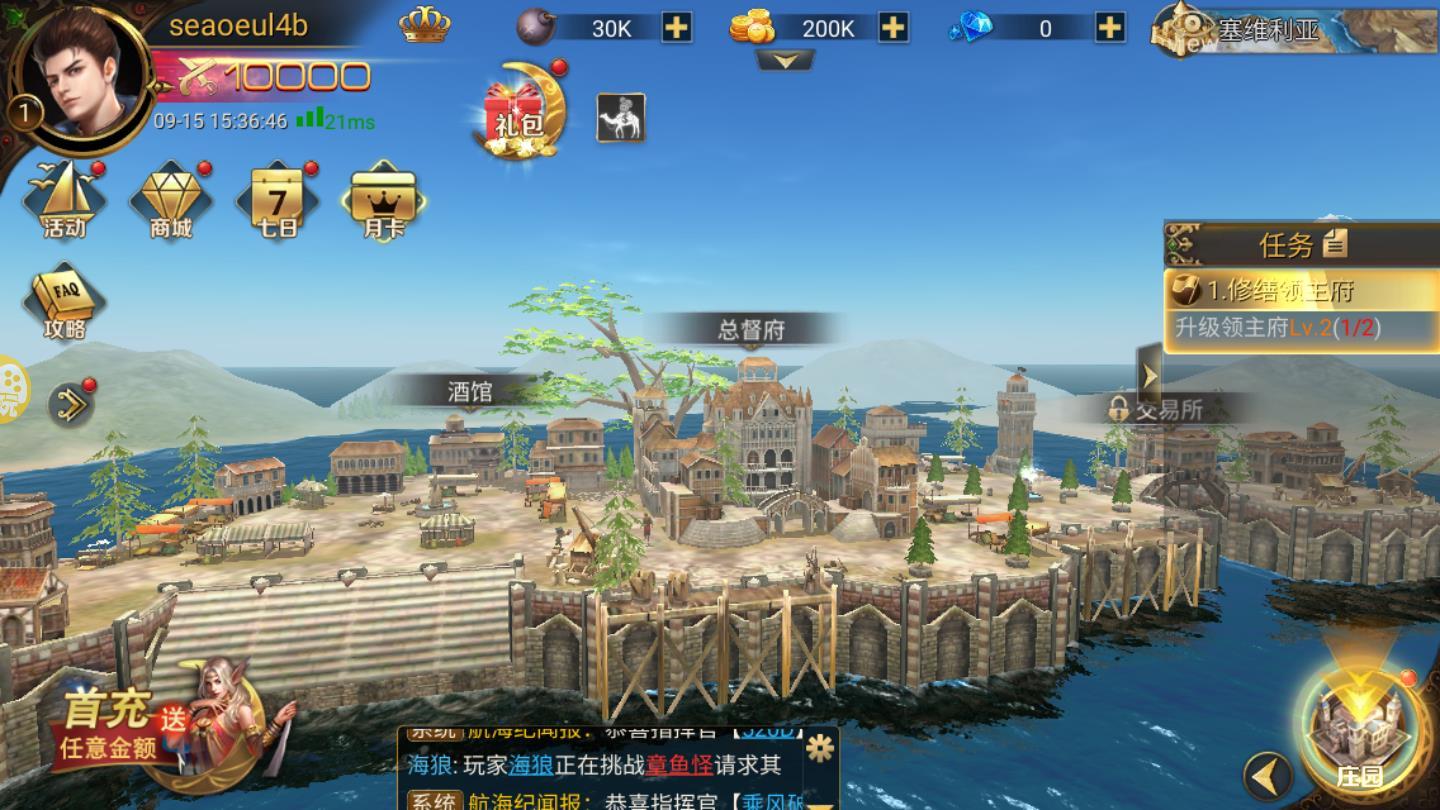This screenshot has width=1440, height=810.
Task: Expand the resource bar dropdown arrow
Action: point(785,62)
